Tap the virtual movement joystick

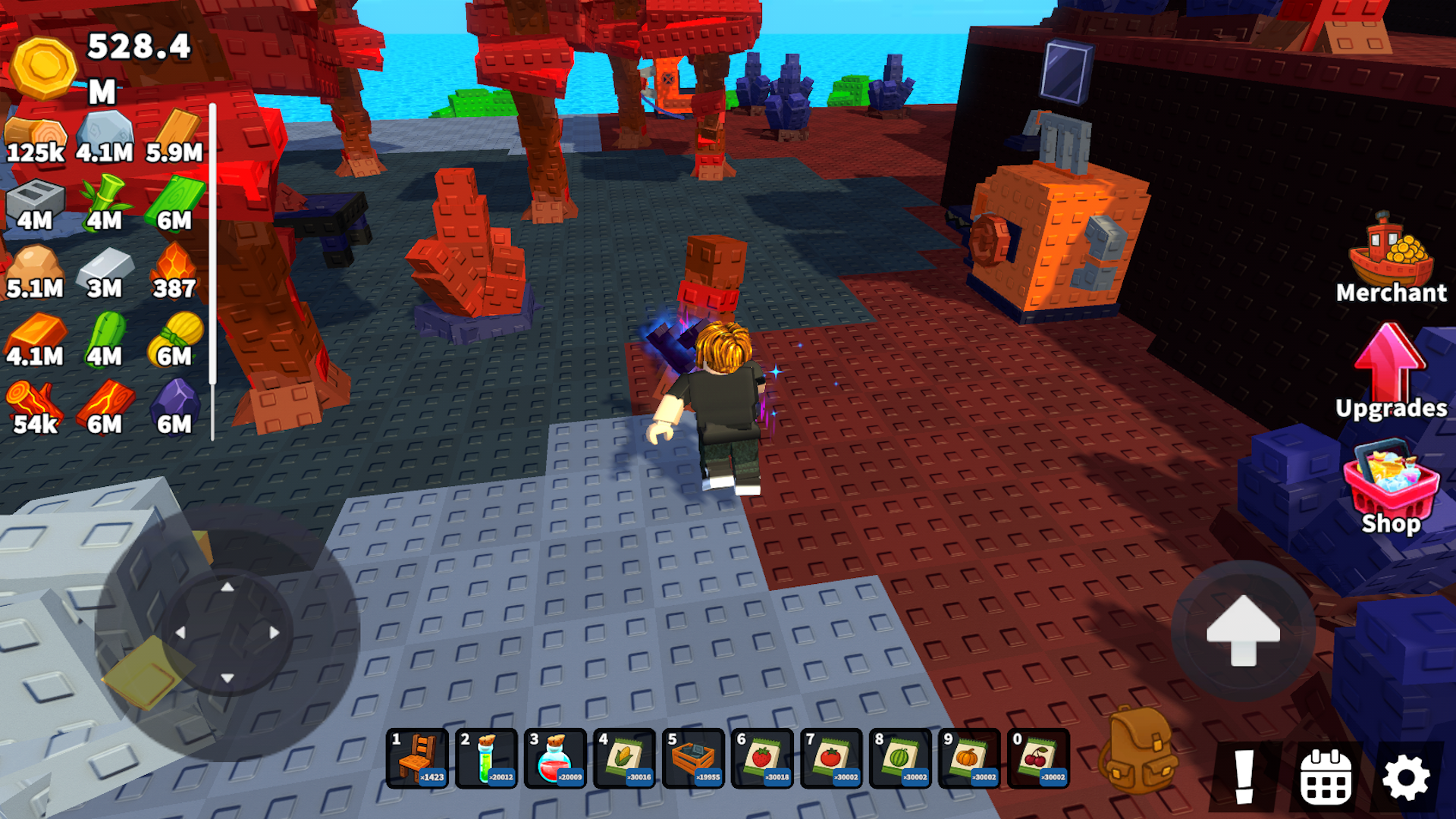pos(227,633)
